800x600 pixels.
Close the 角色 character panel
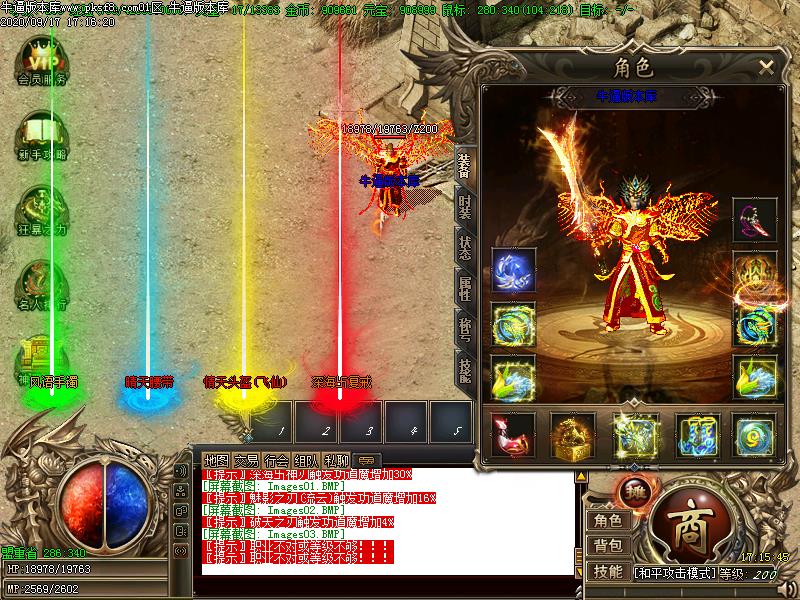[766, 68]
